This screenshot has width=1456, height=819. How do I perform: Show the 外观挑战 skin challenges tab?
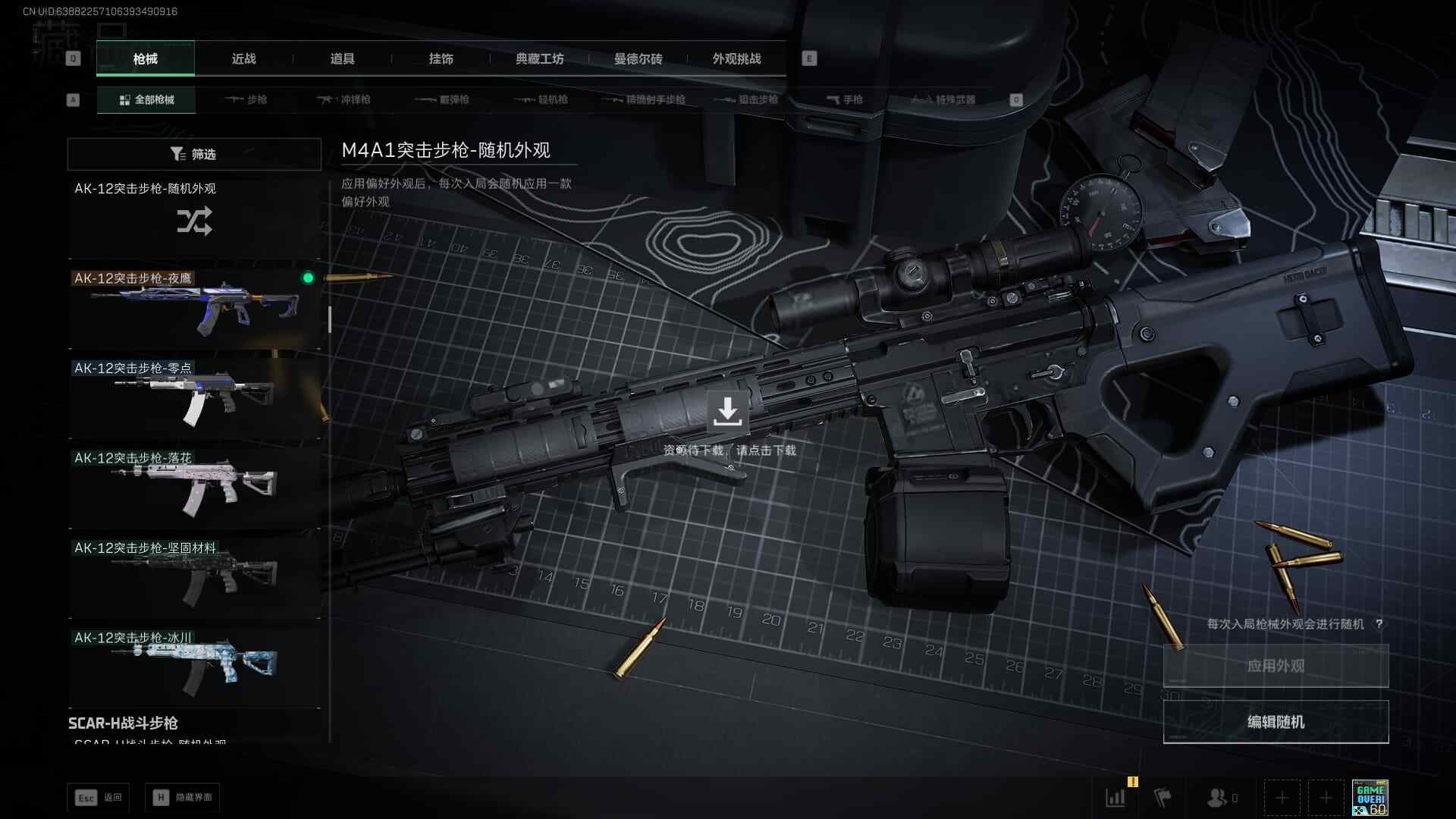click(736, 58)
